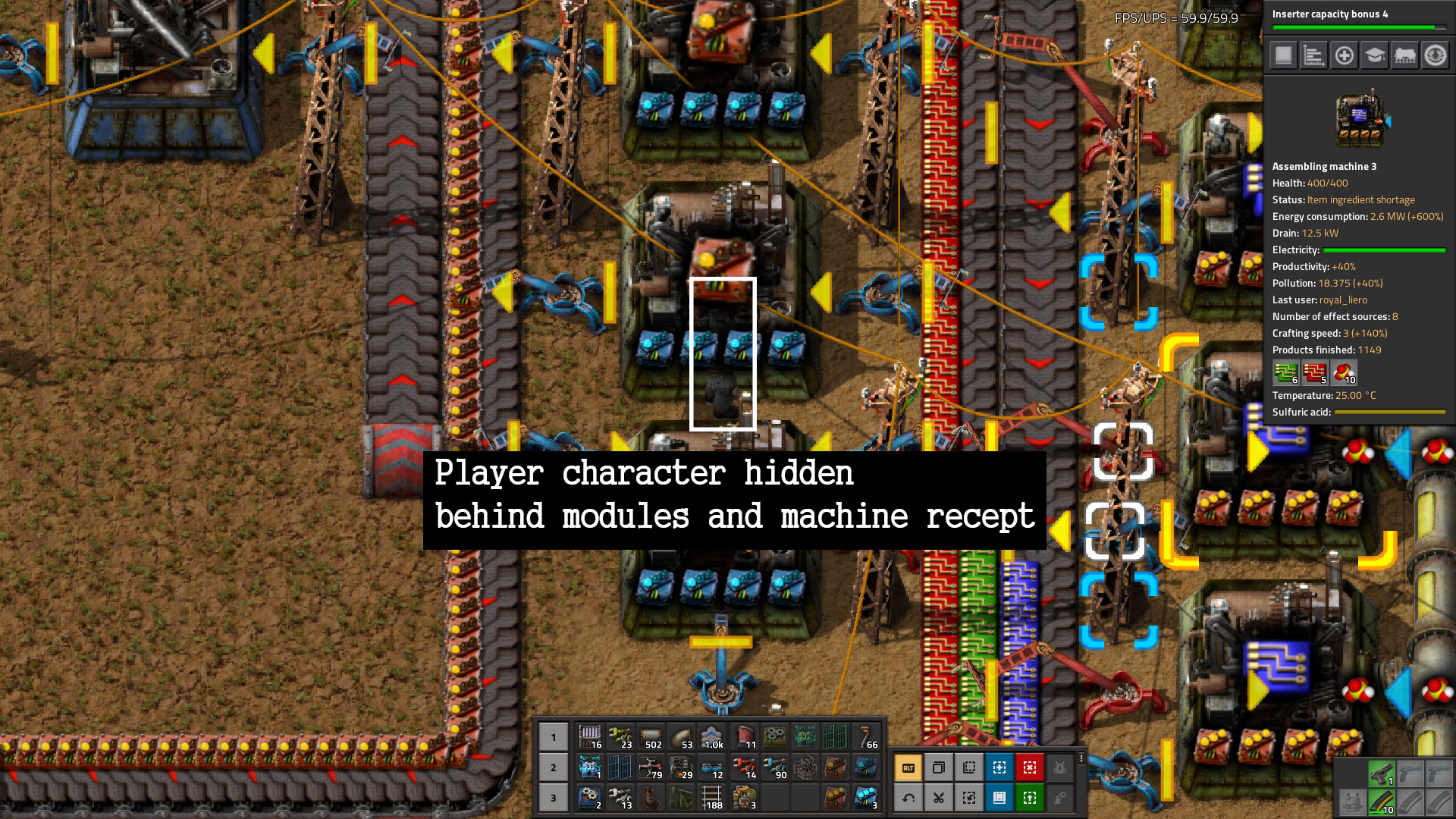Undo the last action
The image size is (1456, 819).
pyautogui.click(x=908, y=798)
